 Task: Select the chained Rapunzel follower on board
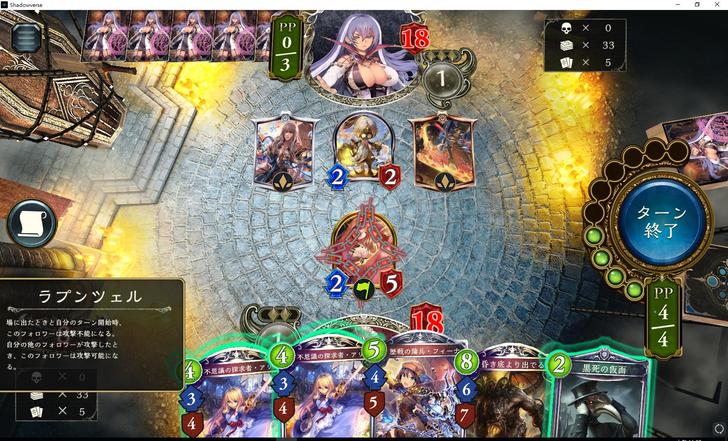coord(362,250)
